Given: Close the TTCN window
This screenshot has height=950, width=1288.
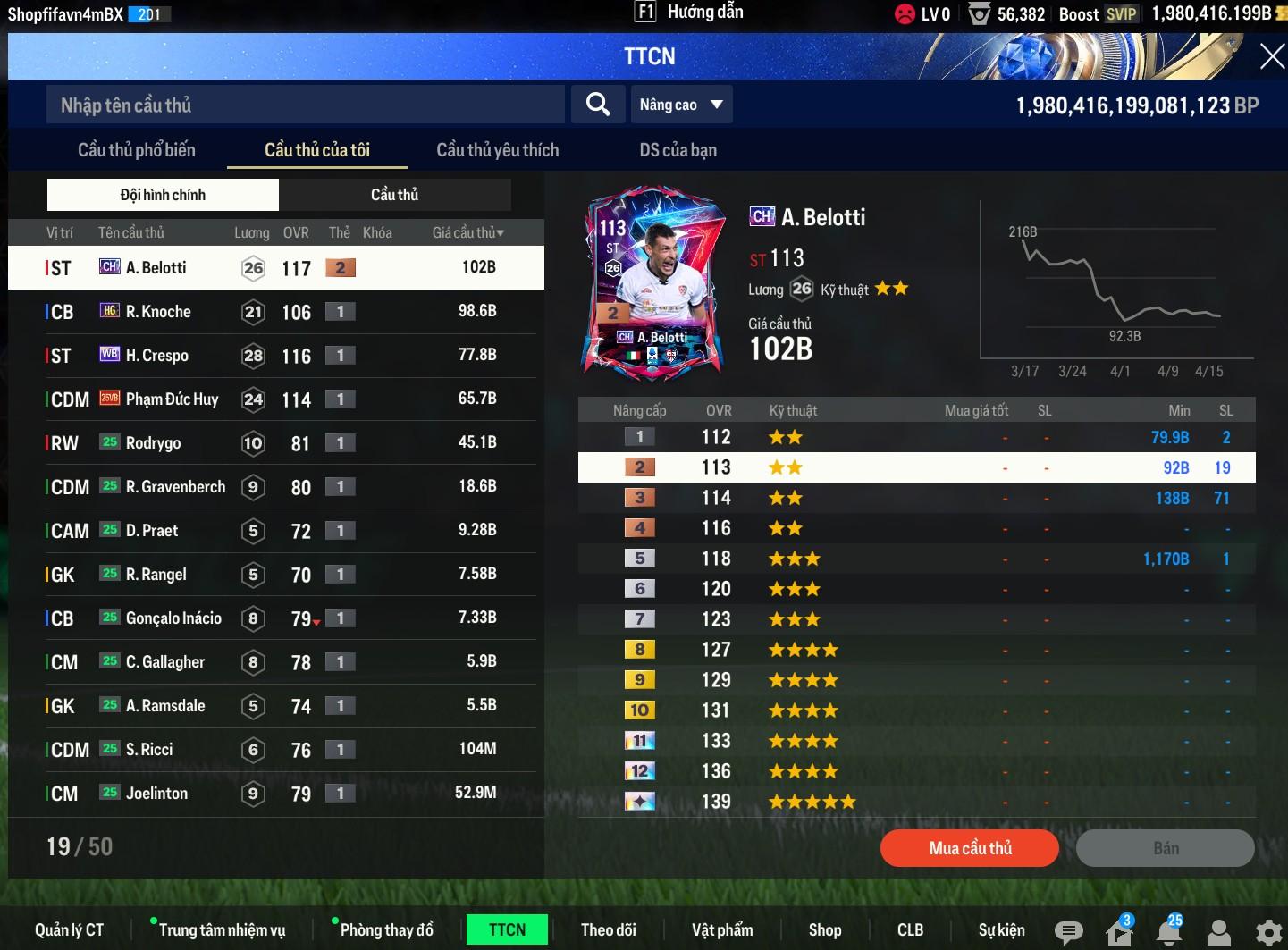Looking at the screenshot, I should coord(1271,57).
